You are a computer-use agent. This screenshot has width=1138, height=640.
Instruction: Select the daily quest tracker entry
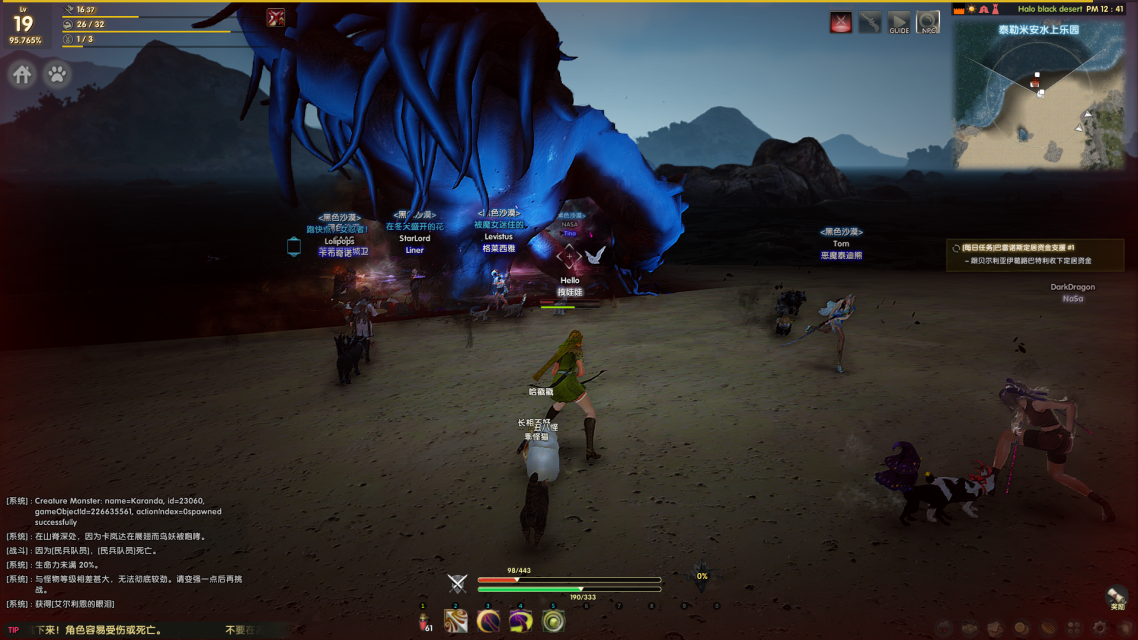(1035, 254)
